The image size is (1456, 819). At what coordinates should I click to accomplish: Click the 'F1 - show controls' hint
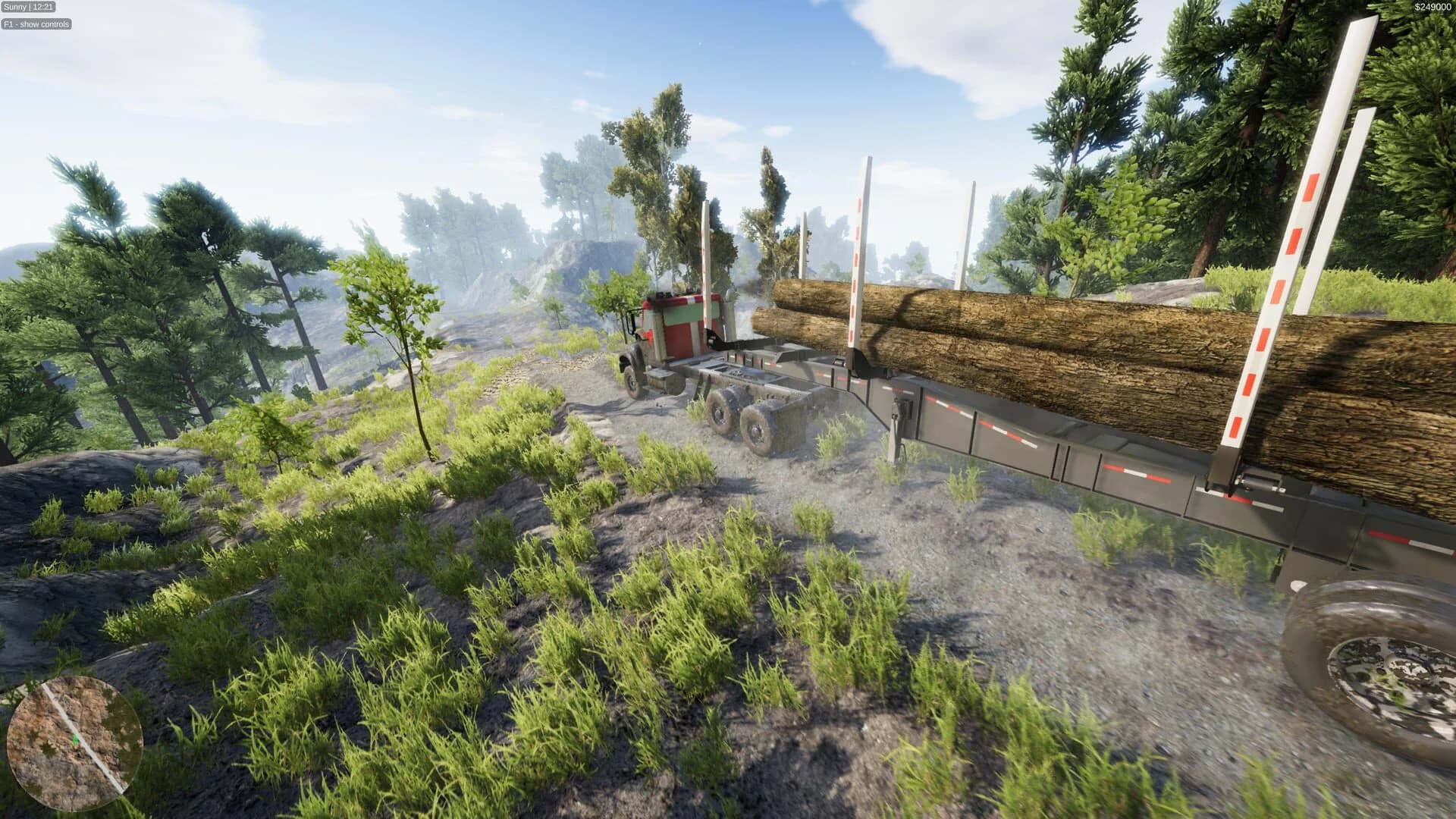(36, 24)
